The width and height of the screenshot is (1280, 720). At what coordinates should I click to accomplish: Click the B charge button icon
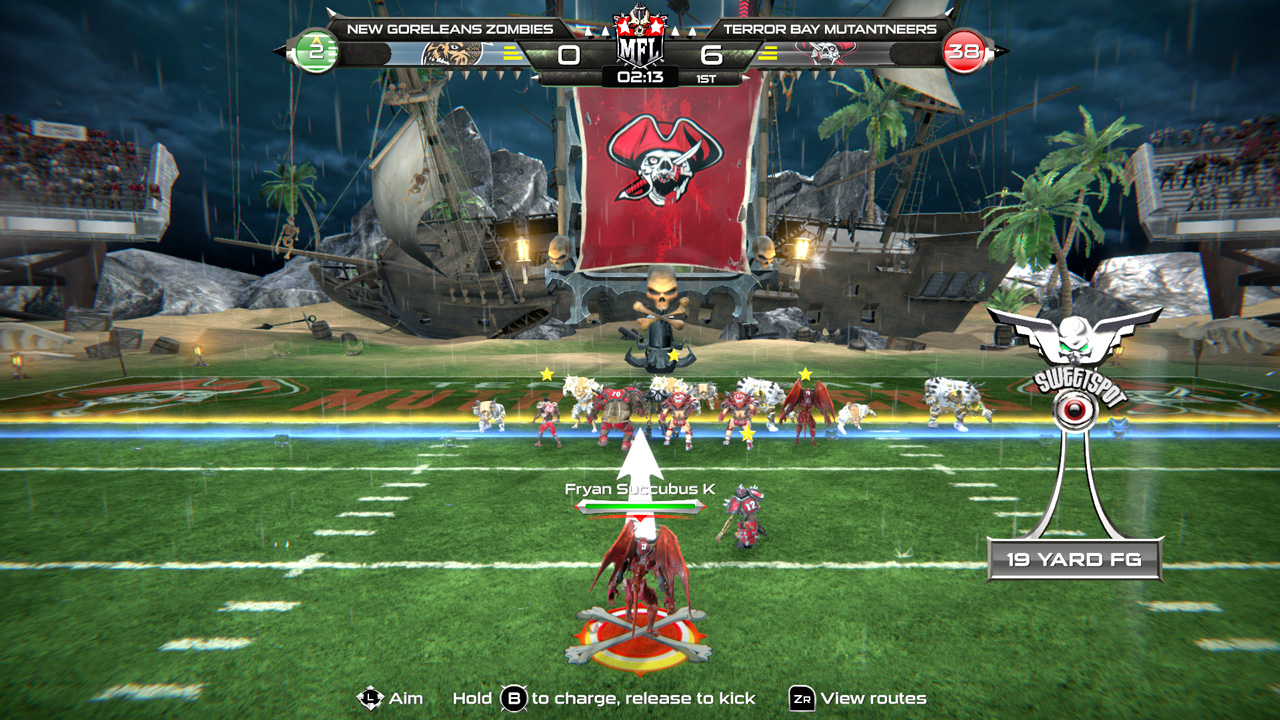[512, 700]
